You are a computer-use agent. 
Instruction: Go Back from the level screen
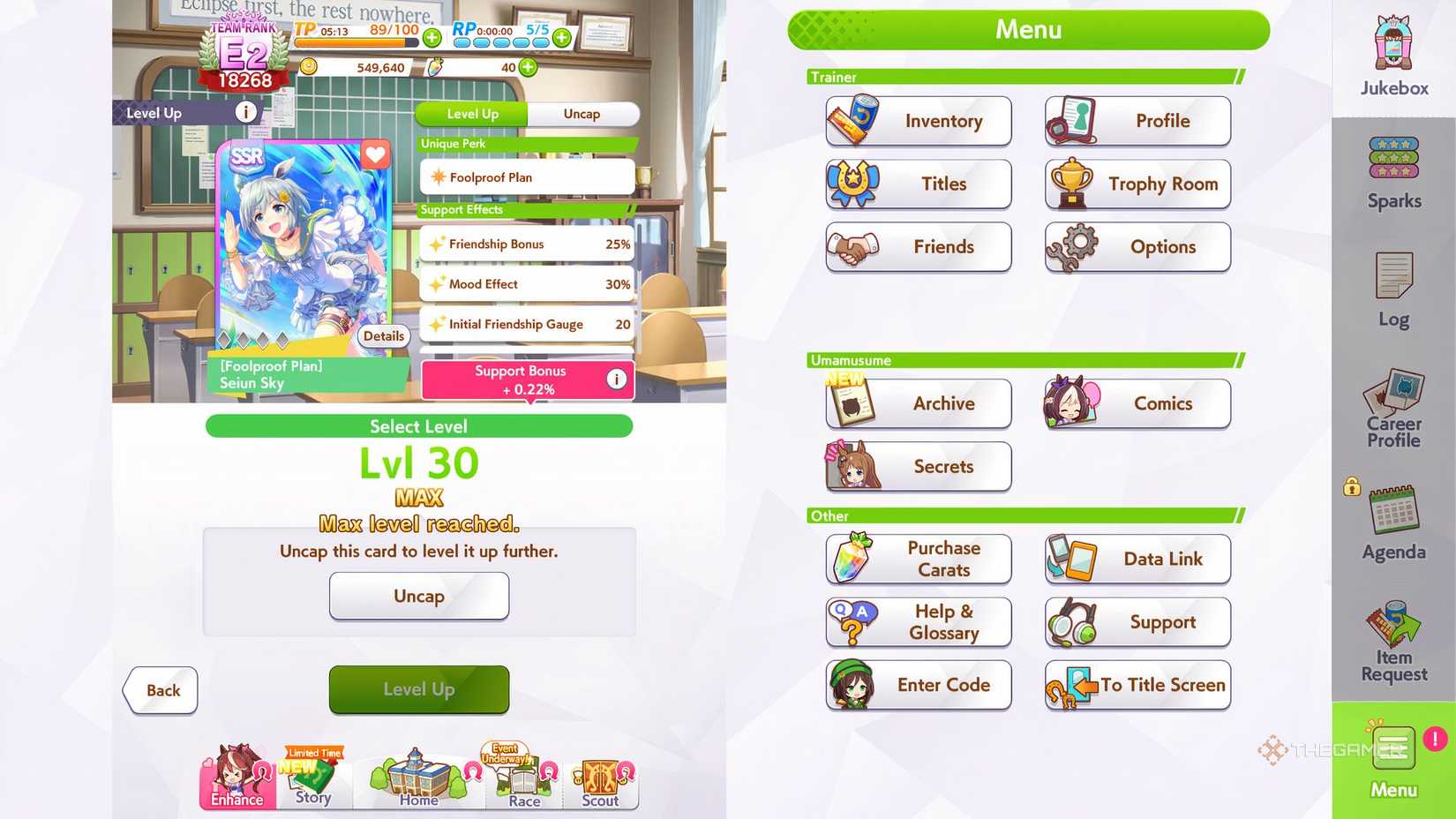click(x=160, y=690)
